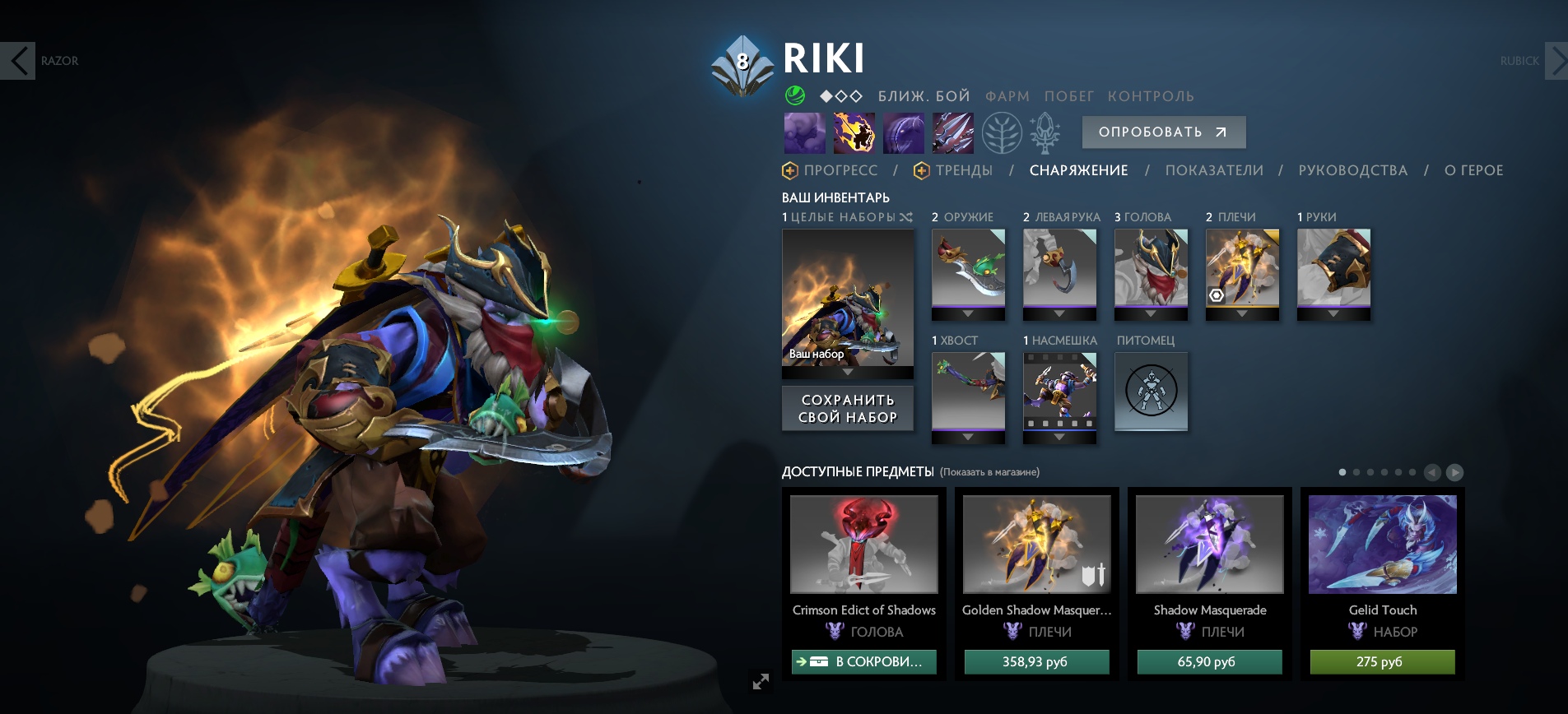Open the НАСМЕШКА taunt slot
Viewport: 1568px width, 714px height.
tap(1059, 391)
